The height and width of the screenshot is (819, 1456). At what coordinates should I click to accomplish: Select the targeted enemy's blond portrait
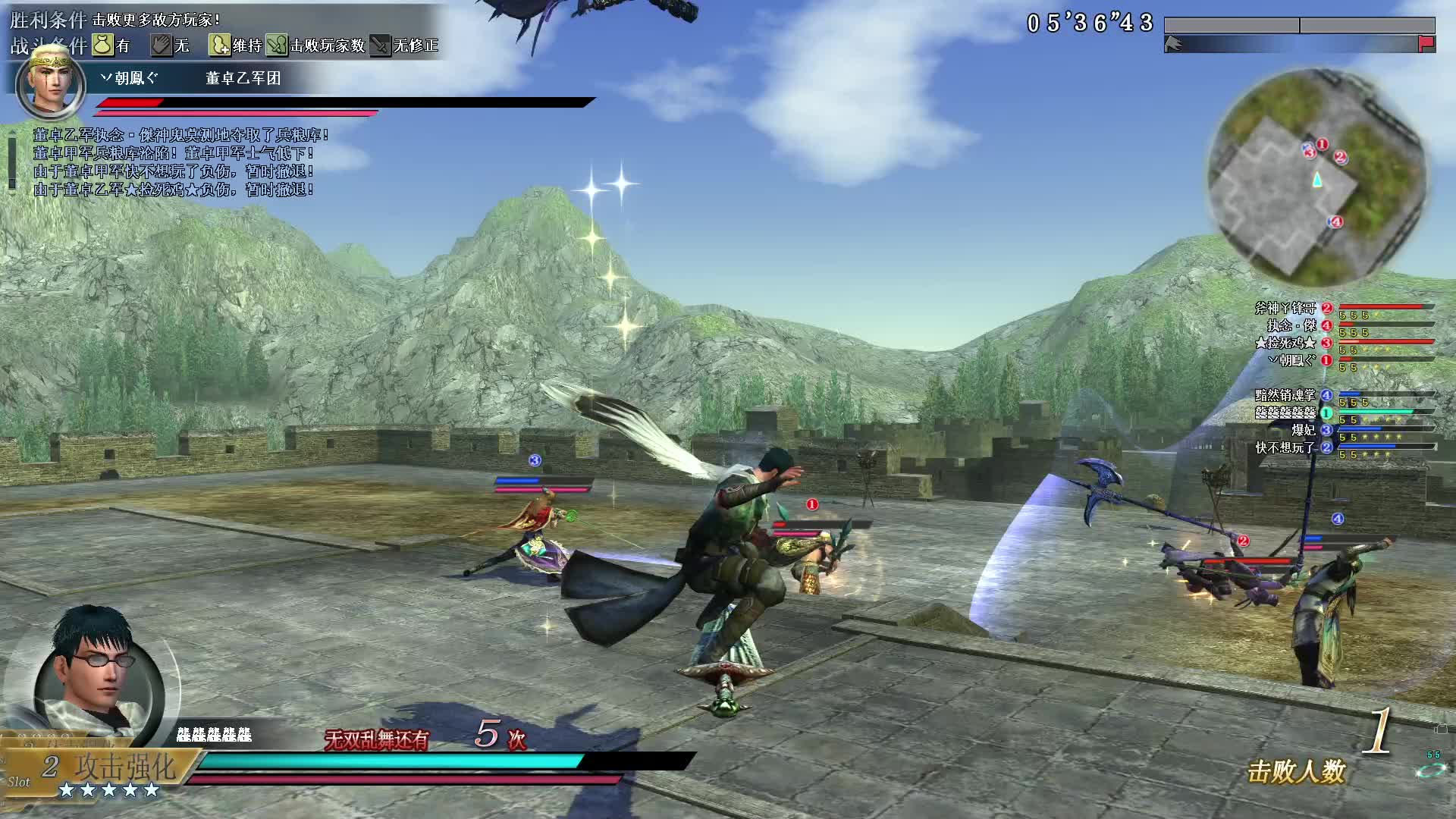coord(51,82)
